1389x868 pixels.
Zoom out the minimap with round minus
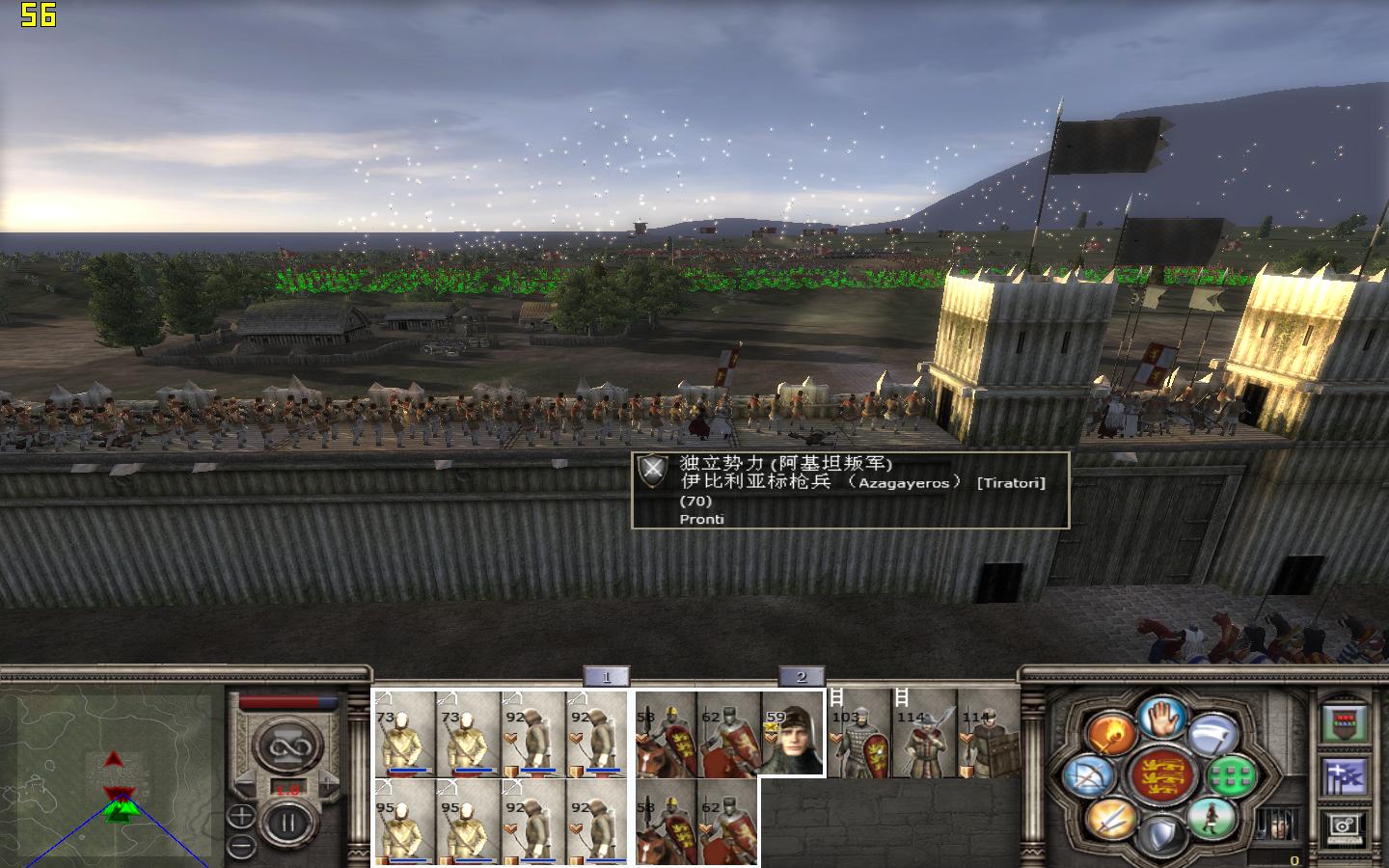click(241, 846)
